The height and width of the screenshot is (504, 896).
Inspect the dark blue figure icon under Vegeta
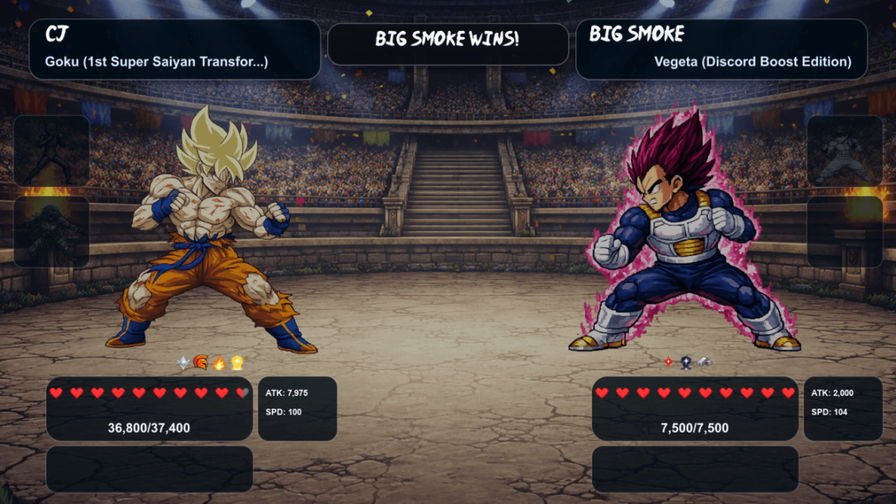click(686, 362)
